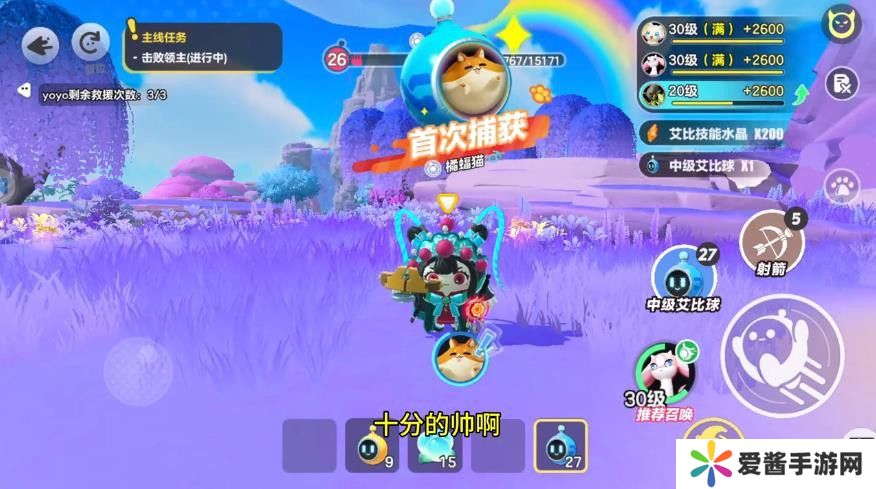
Task: Open the main quest tracker panel
Action: [202, 47]
